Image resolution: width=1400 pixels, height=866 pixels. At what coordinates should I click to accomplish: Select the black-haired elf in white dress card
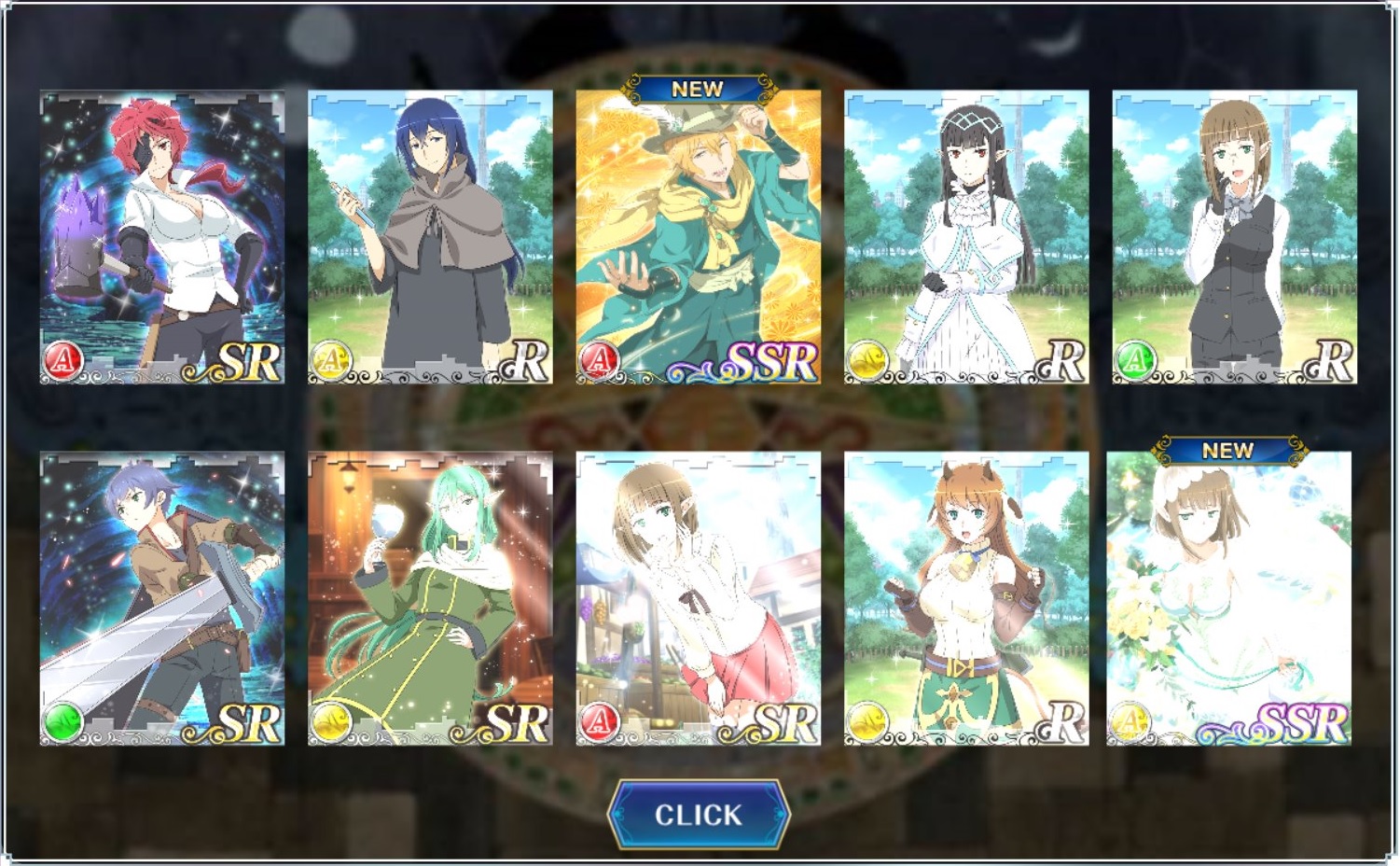click(966, 237)
